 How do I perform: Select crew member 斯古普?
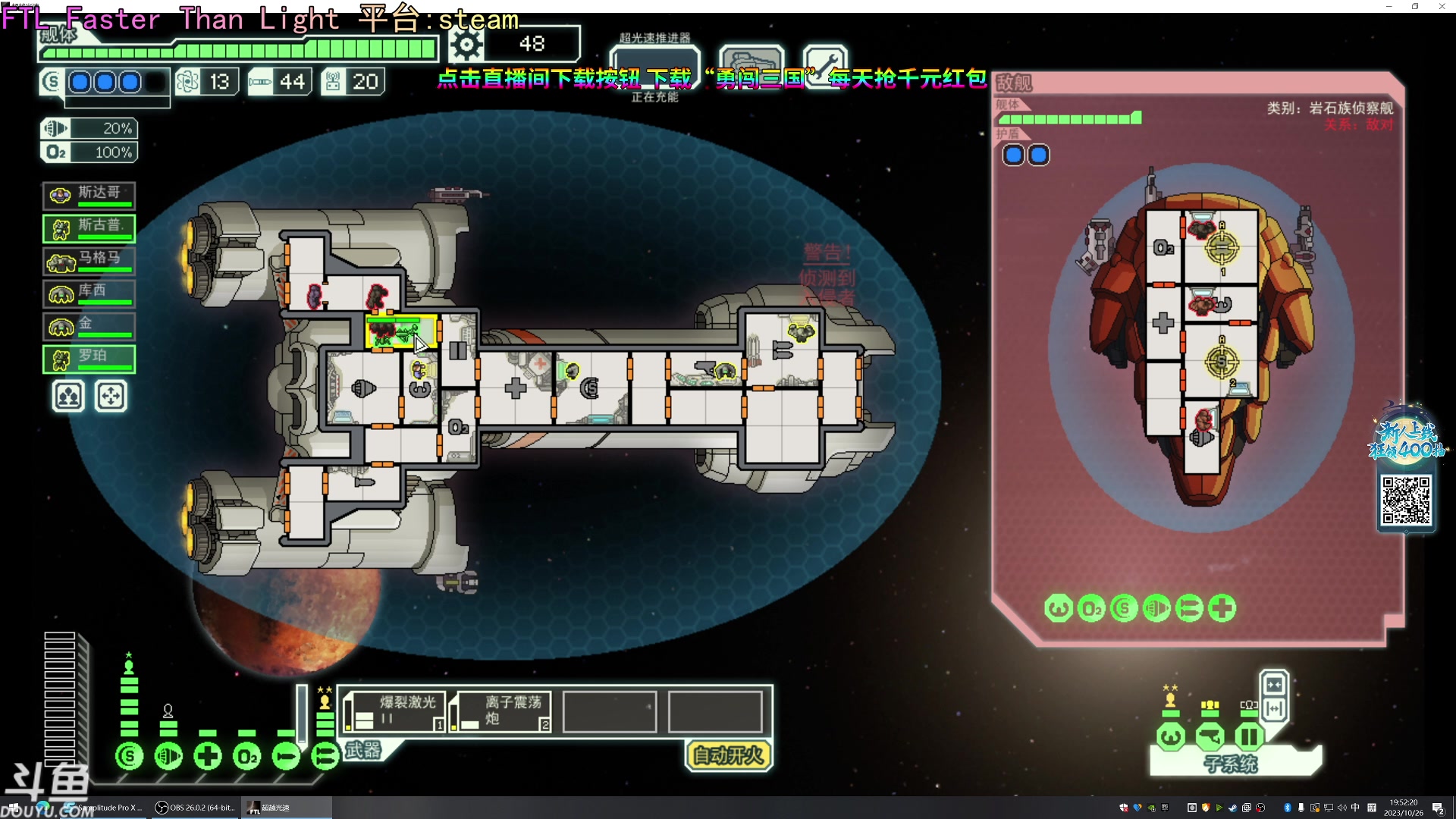coord(89,227)
